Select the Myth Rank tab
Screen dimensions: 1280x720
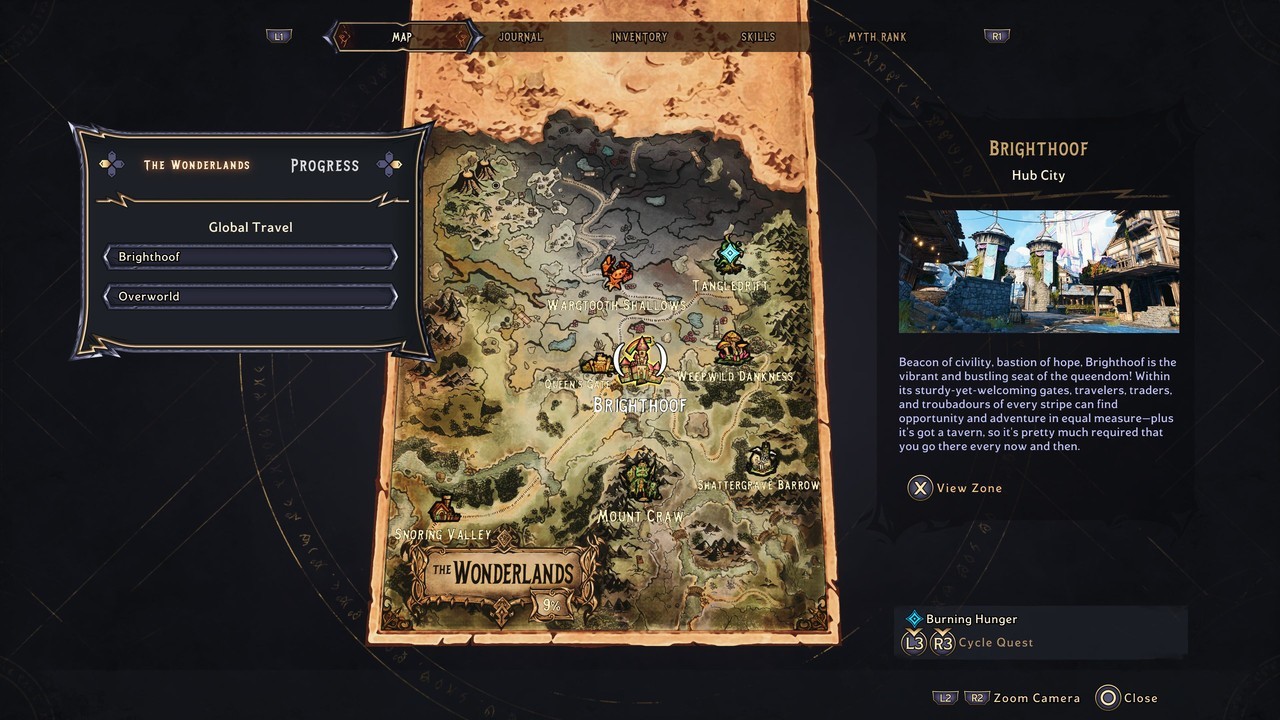877,37
